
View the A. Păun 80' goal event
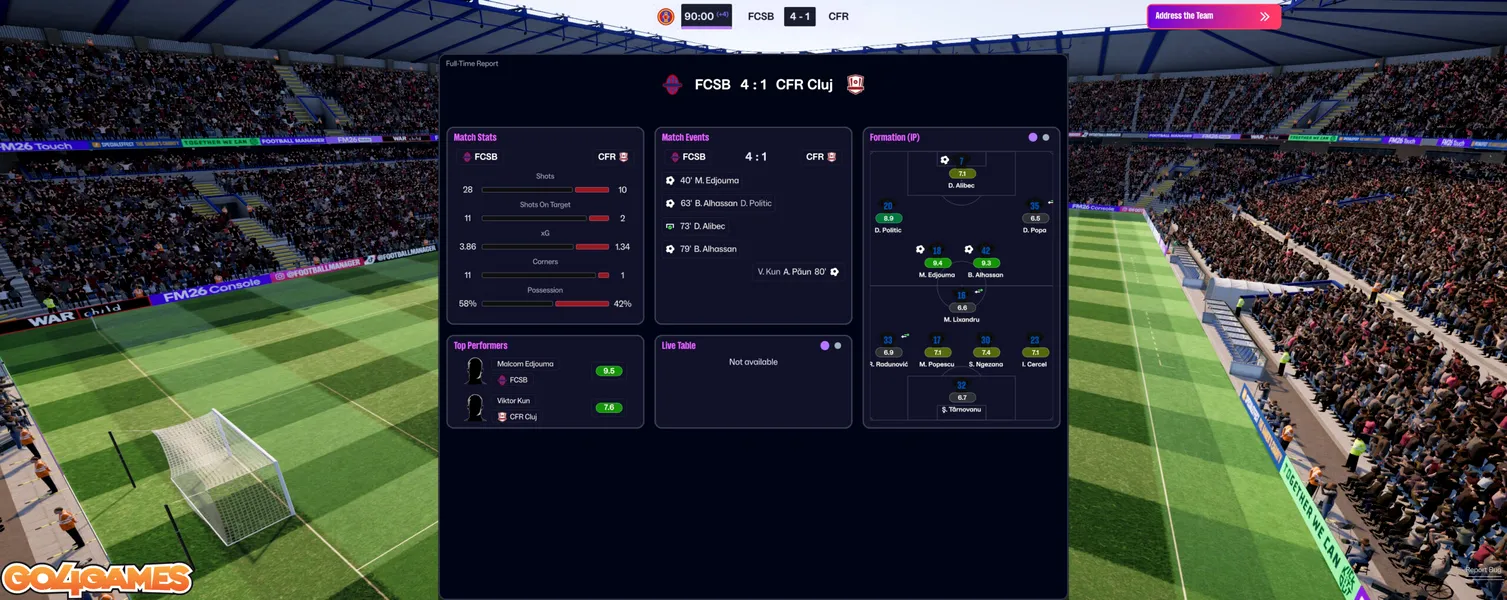(798, 272)
